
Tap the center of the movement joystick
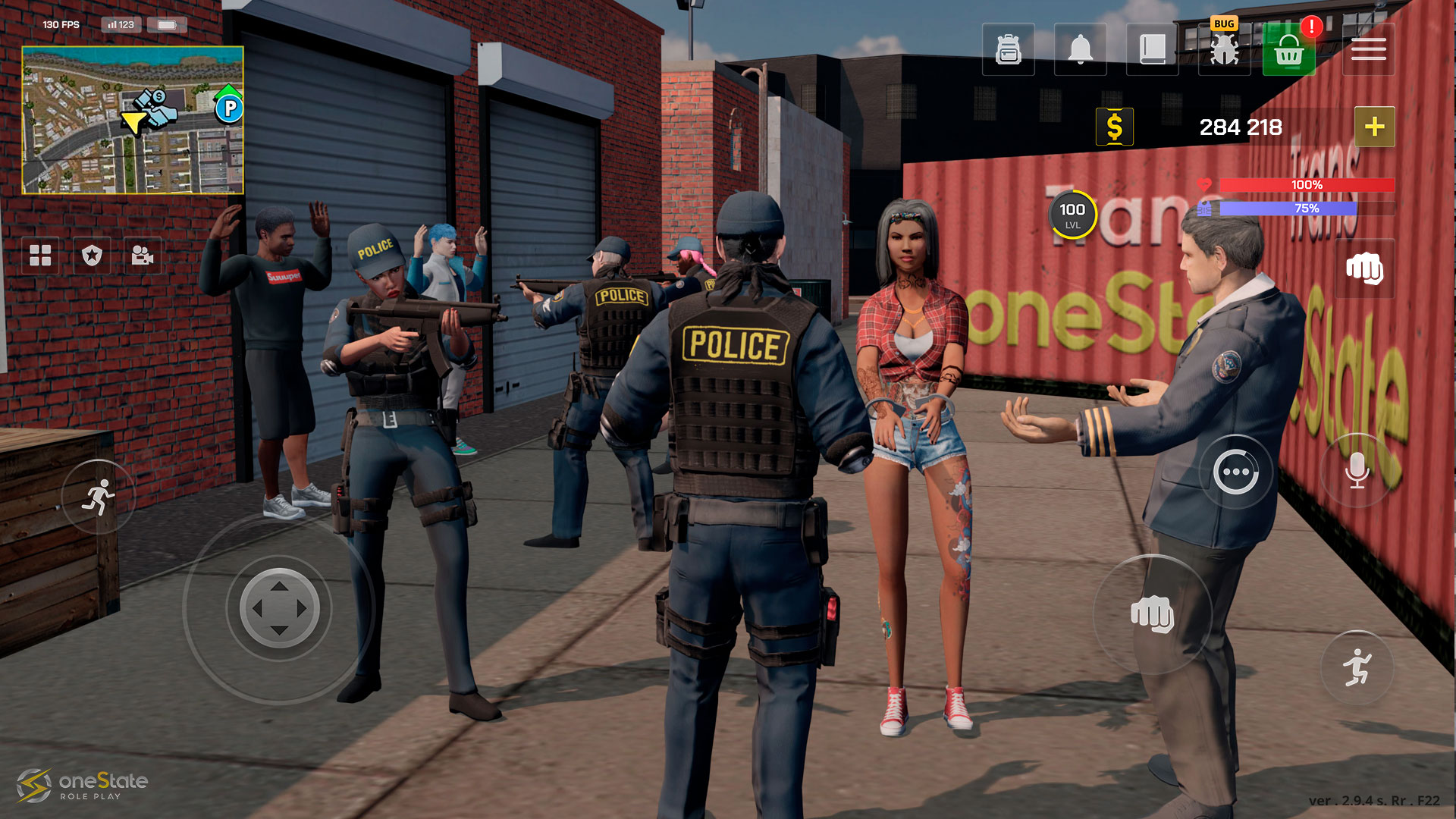[x=279, y=608]
